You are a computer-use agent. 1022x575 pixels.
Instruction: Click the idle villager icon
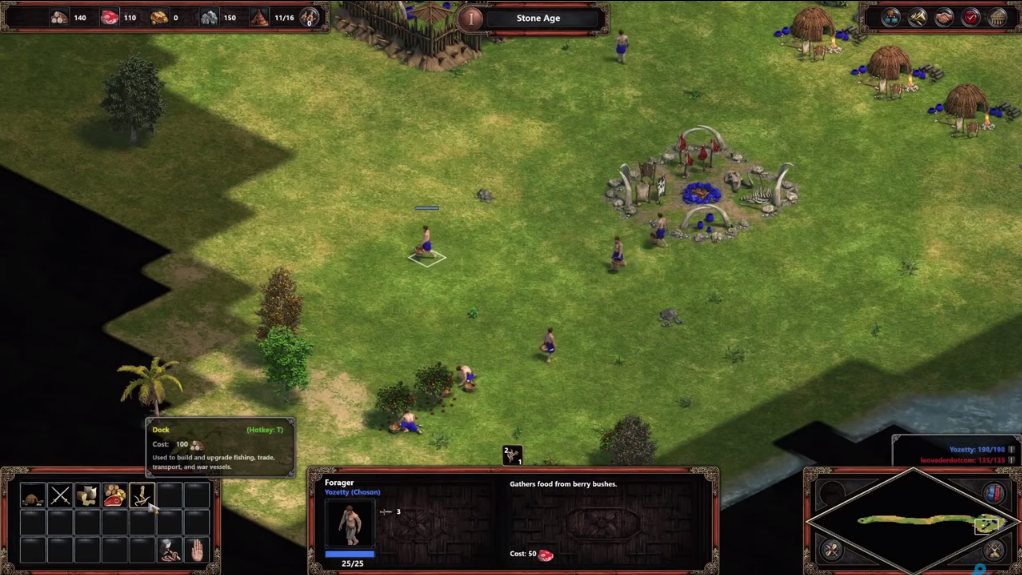click(x=512, y=456)
